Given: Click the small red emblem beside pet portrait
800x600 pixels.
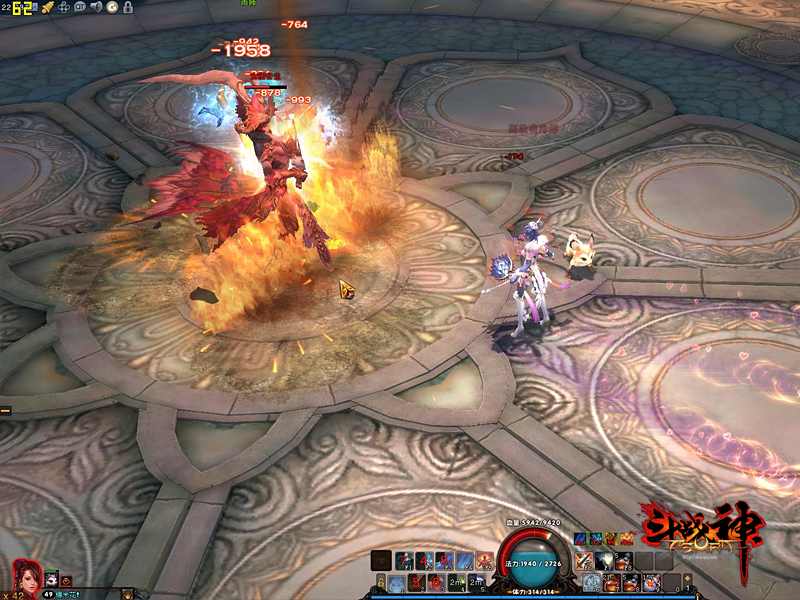Looking at the screenshot, I should 66,580.
